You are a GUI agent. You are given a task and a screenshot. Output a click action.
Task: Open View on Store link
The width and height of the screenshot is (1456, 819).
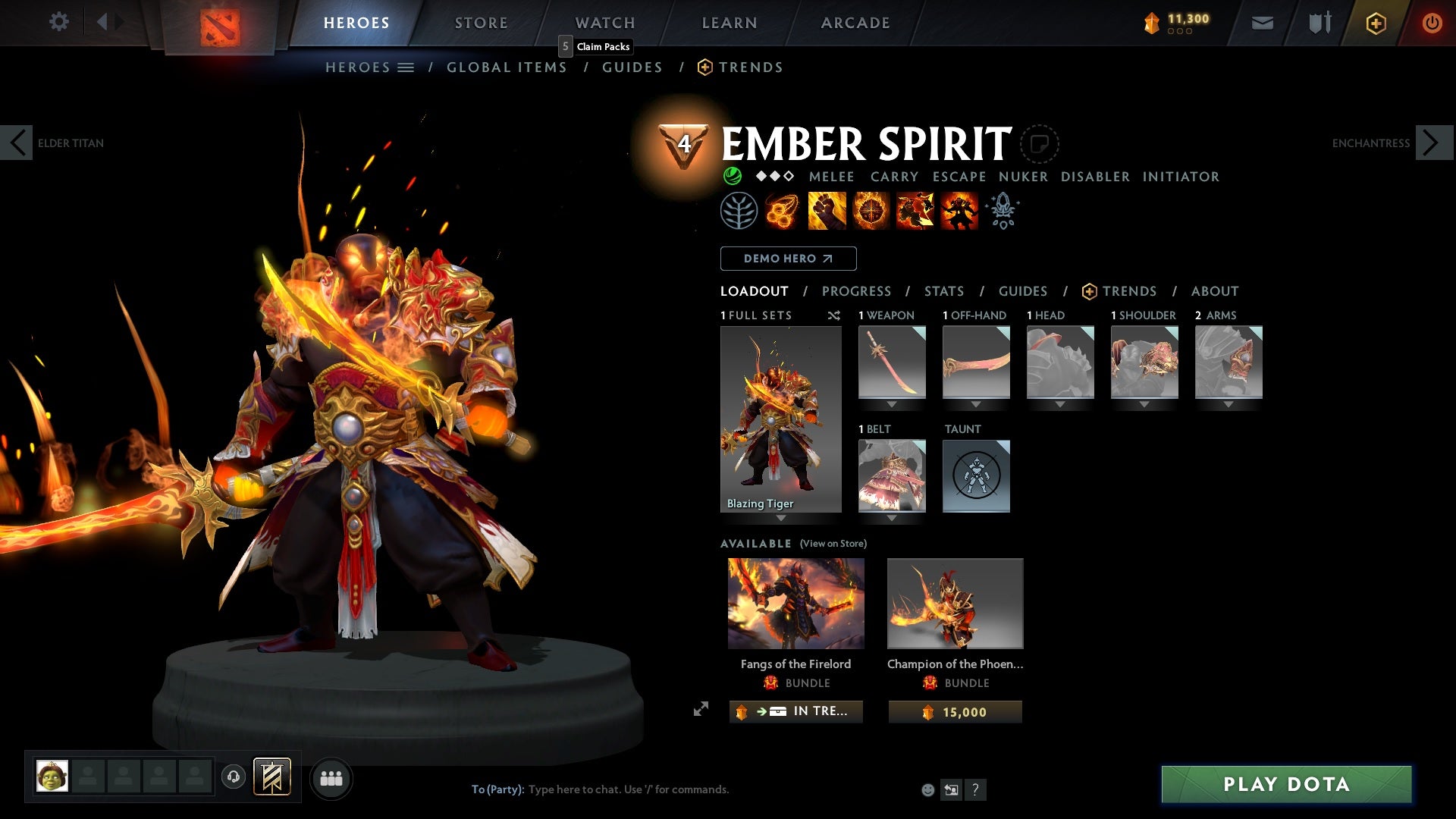tap(832, 544)
